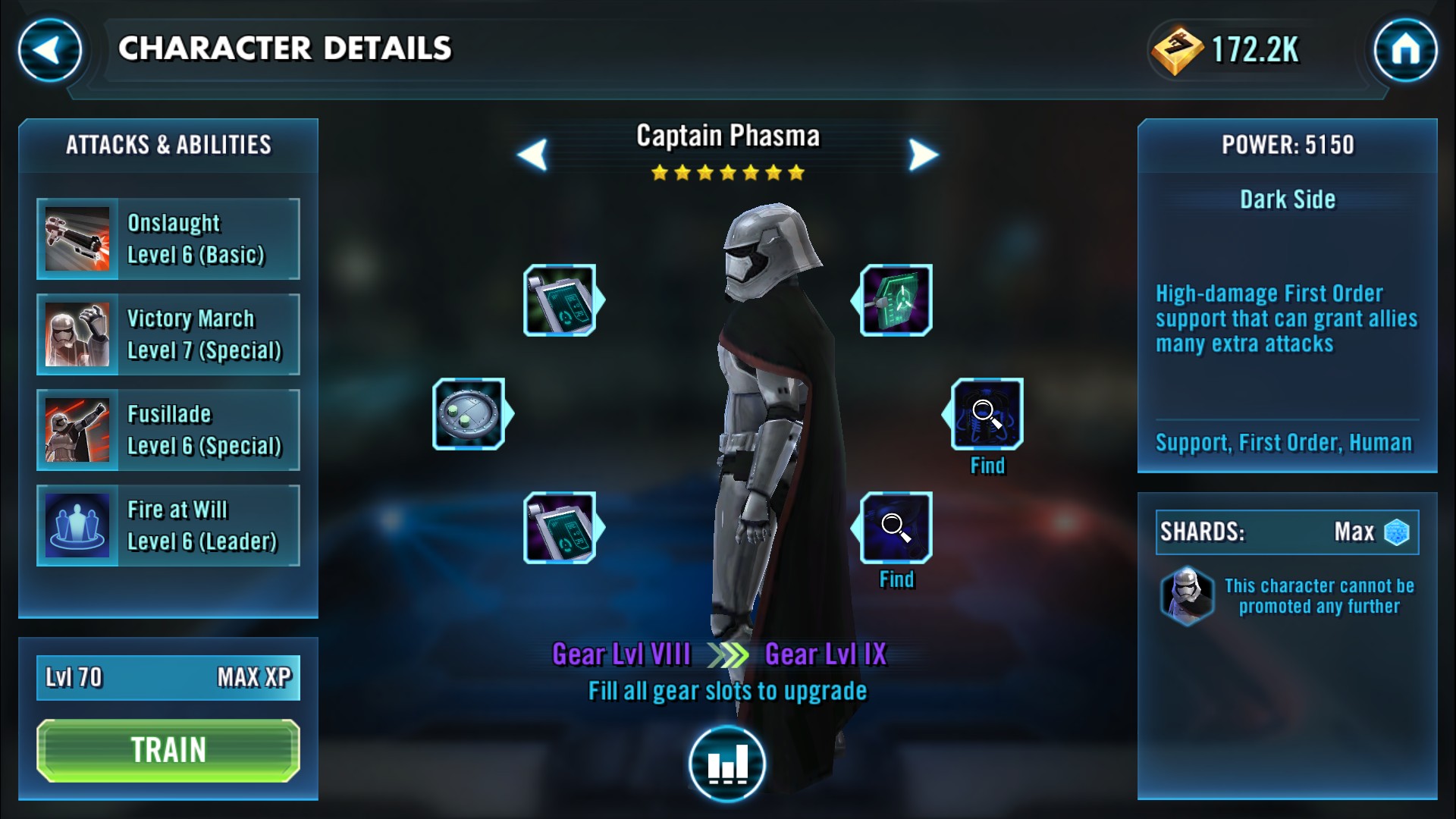Find gear for the lower-right slot
Image resolution: width=1456 pixels, height=819 pixels.
click(x=896, y=529)
